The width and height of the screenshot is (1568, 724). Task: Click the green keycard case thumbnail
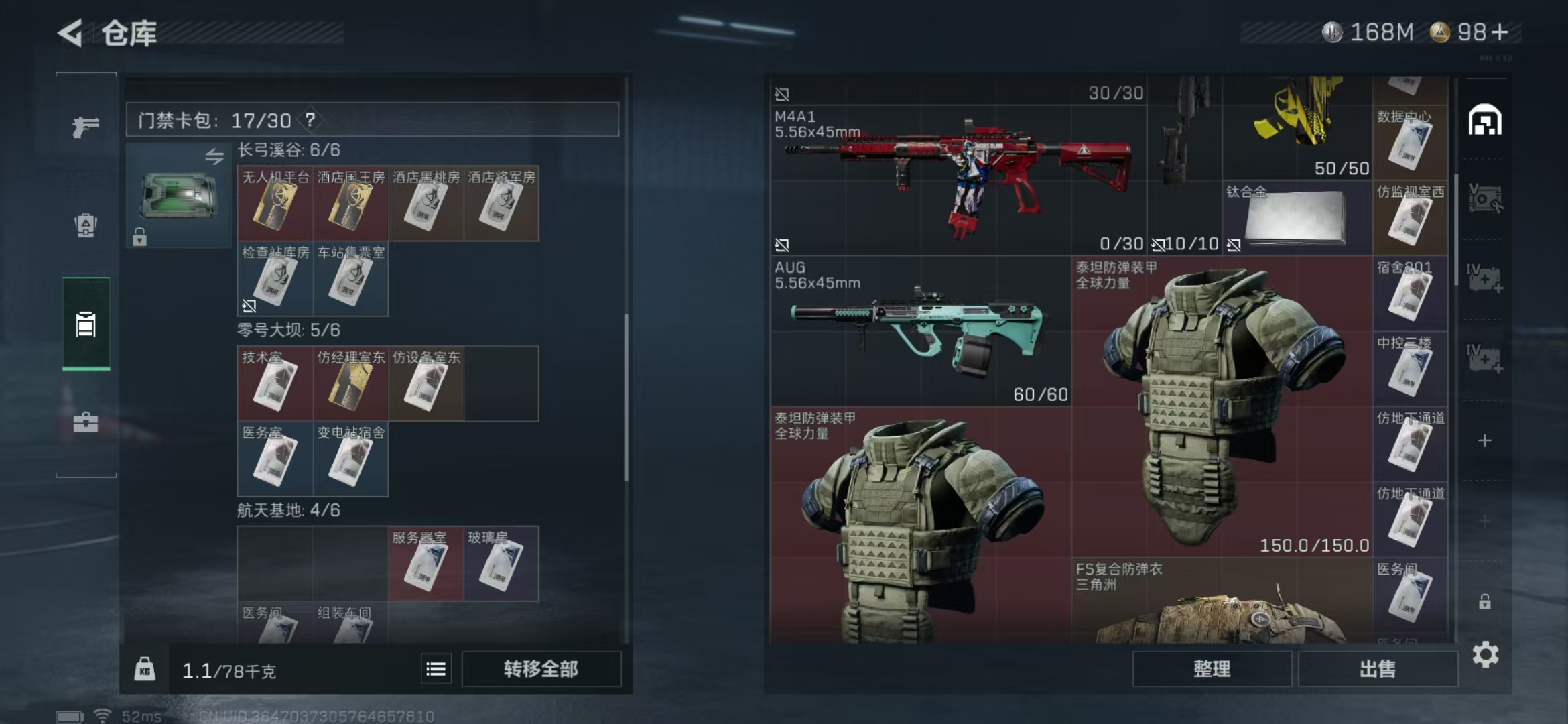coord(178,195)
